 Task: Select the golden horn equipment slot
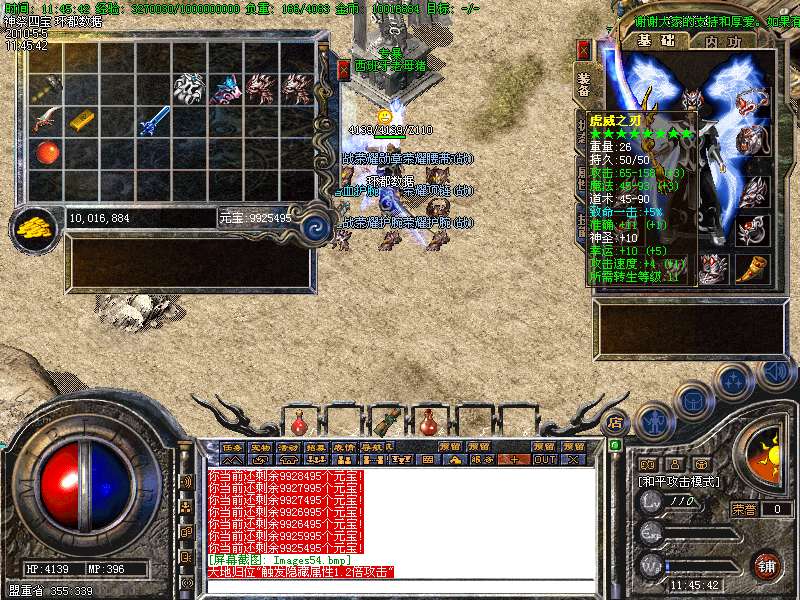click(752, 268)
